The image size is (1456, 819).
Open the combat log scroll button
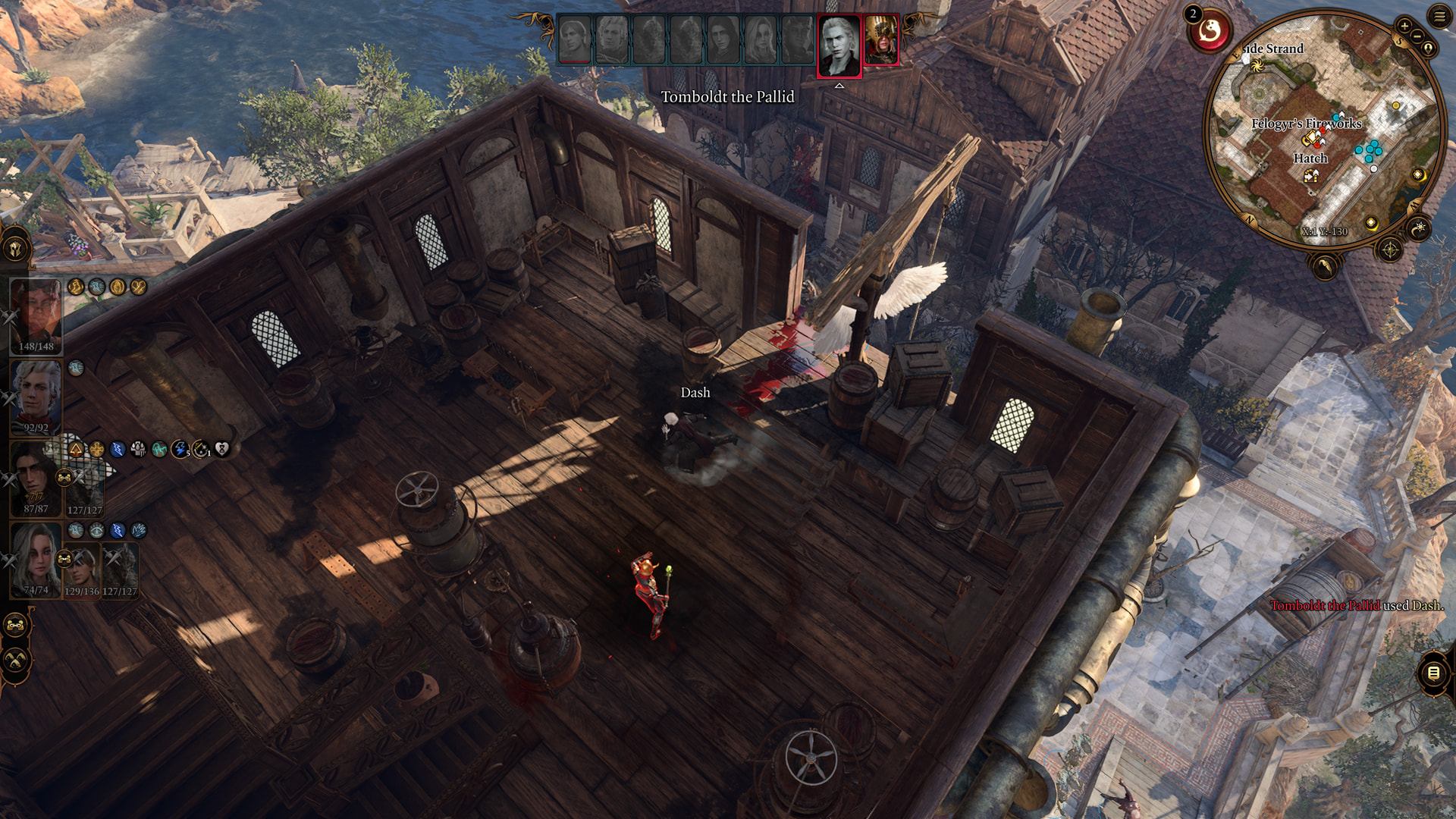tap(1433, 673)
